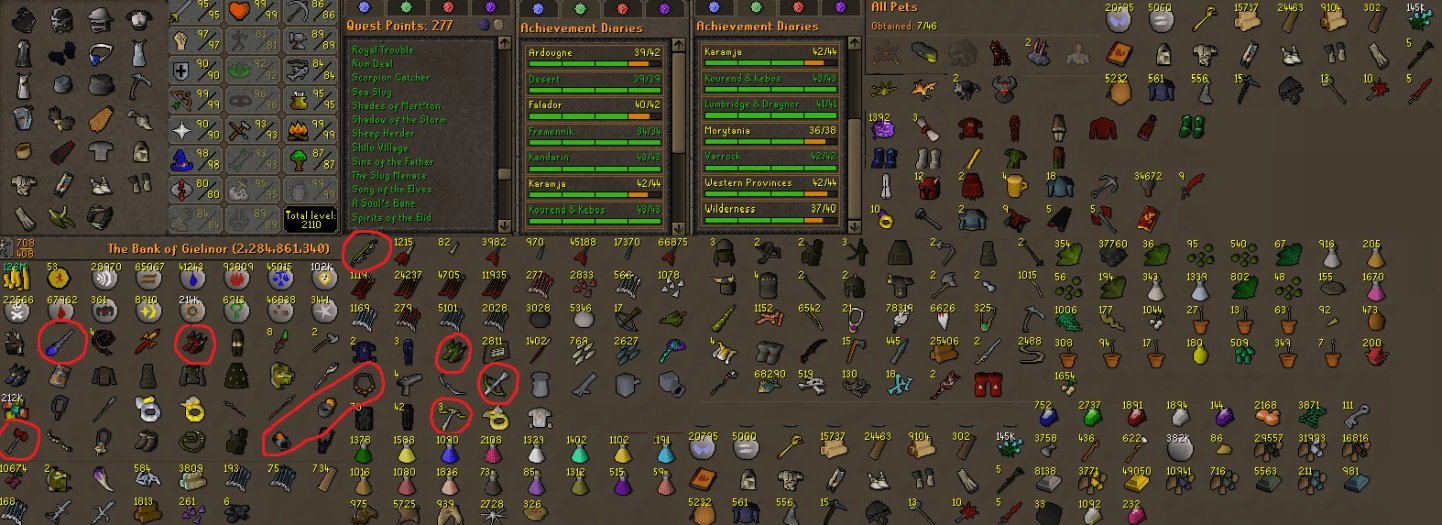Choose the Magic wizard hat skill

coord(183,157)
